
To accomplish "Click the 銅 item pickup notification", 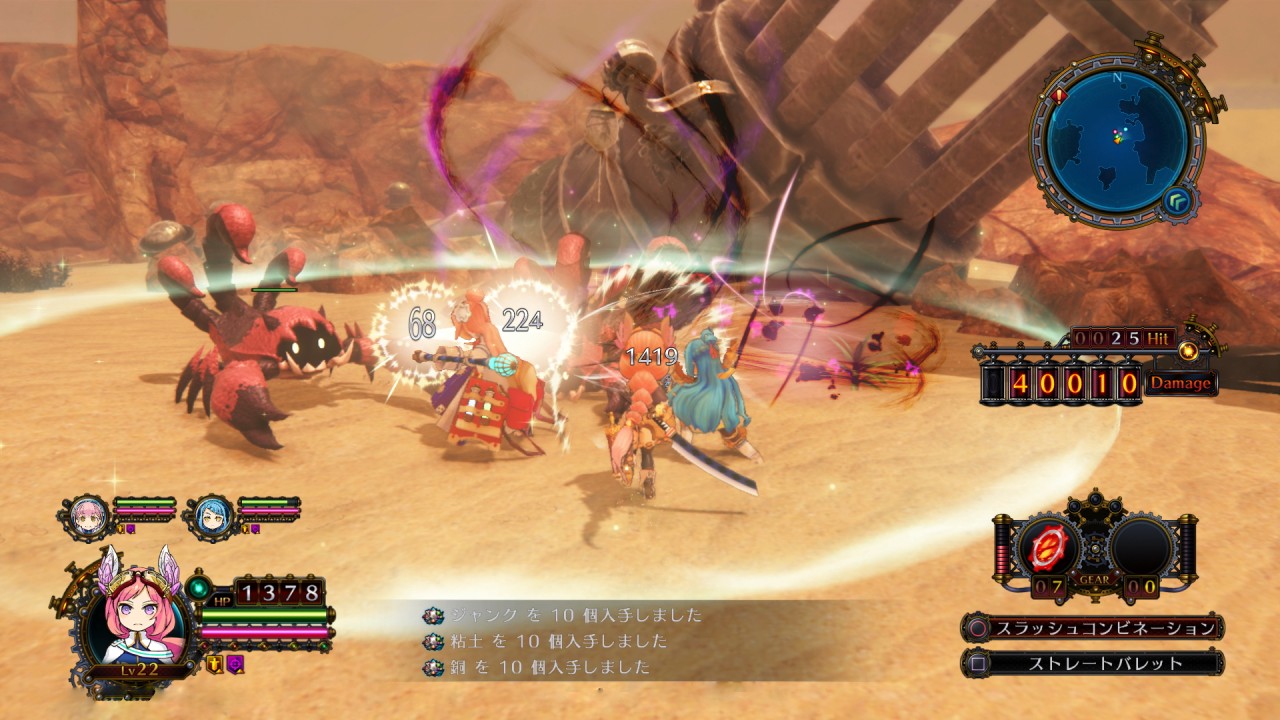I will (540, 667).
